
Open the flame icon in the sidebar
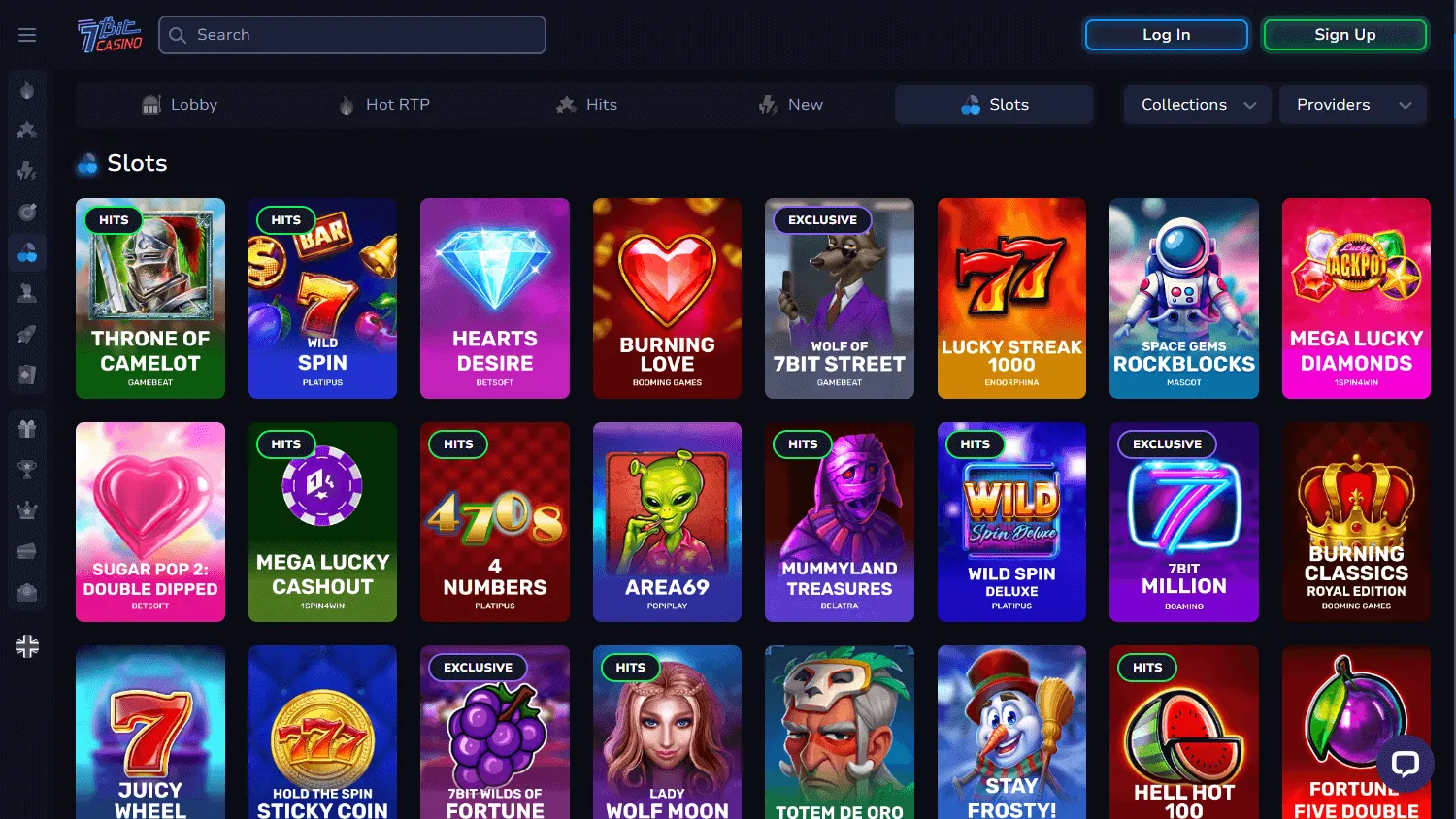coord(27,89)
